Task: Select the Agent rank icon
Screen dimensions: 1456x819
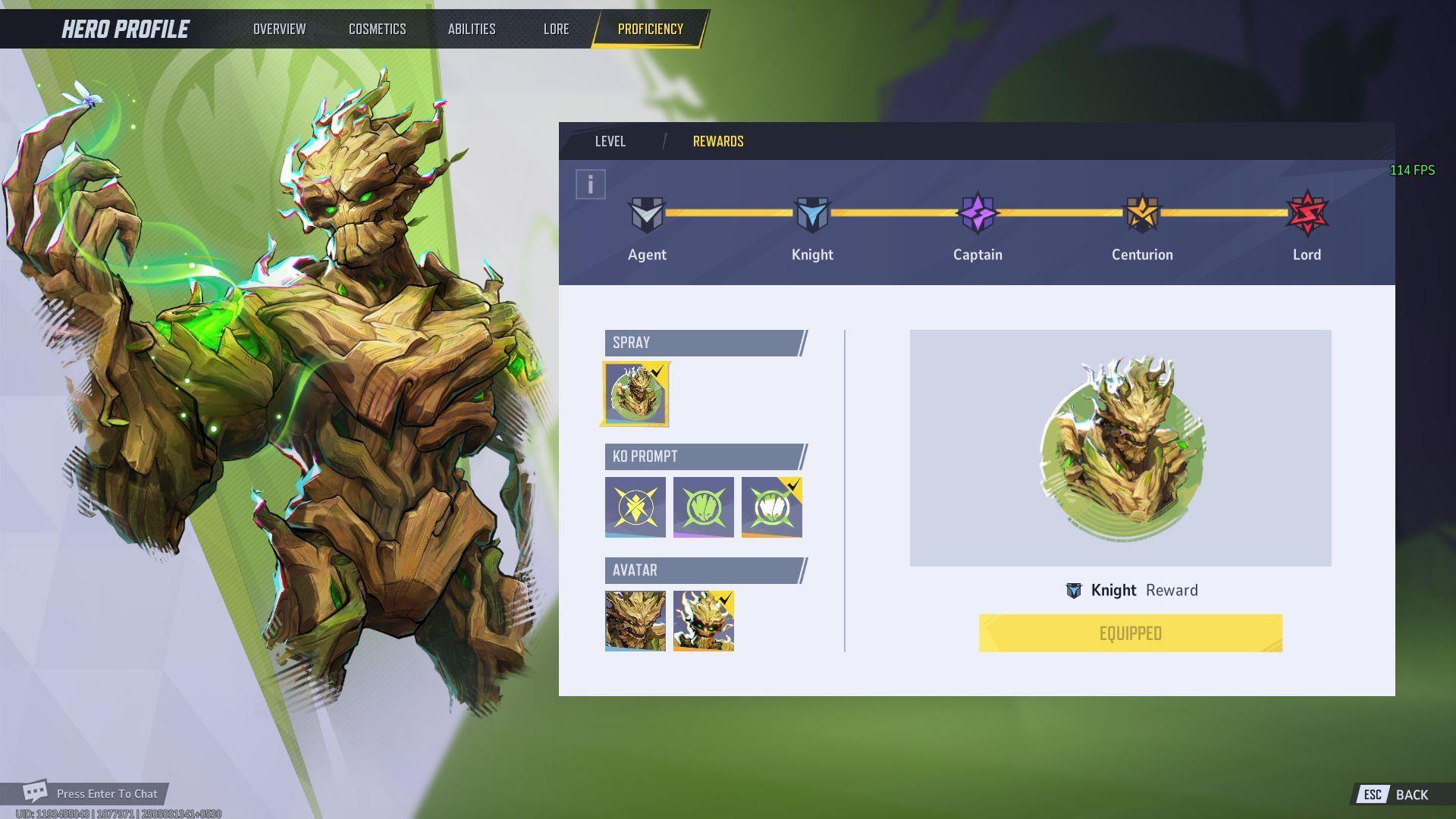Action: 647,216
